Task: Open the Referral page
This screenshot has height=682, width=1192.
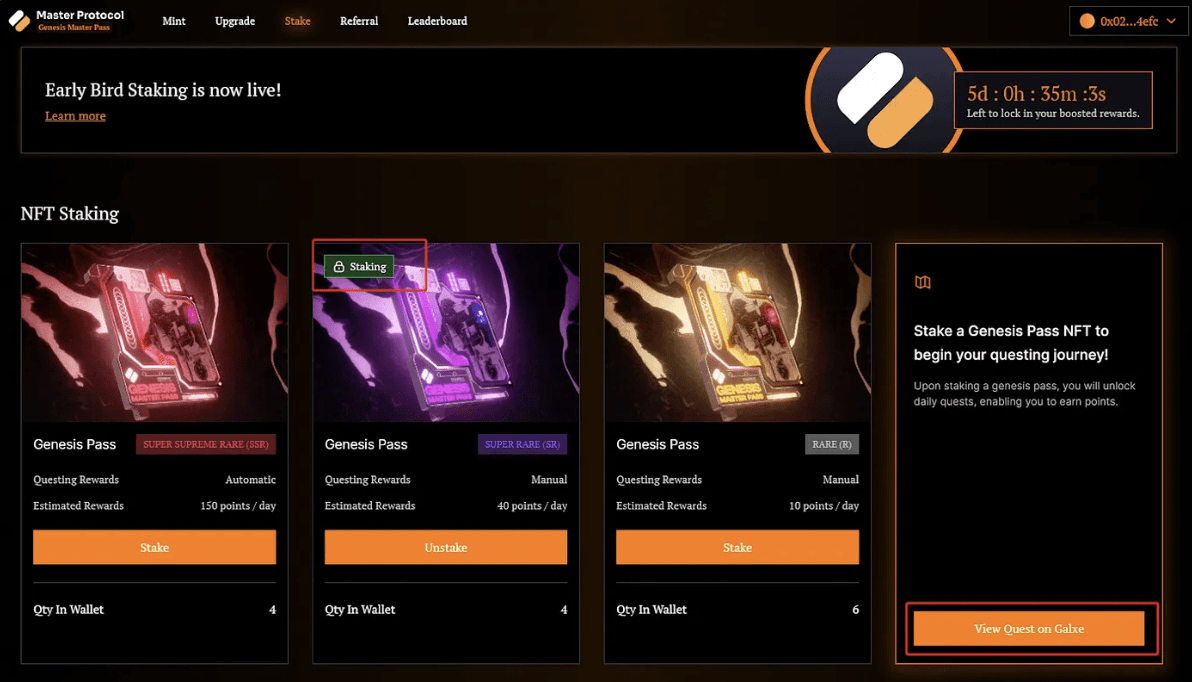Action: pyautogui.click(x=359, y=21)
